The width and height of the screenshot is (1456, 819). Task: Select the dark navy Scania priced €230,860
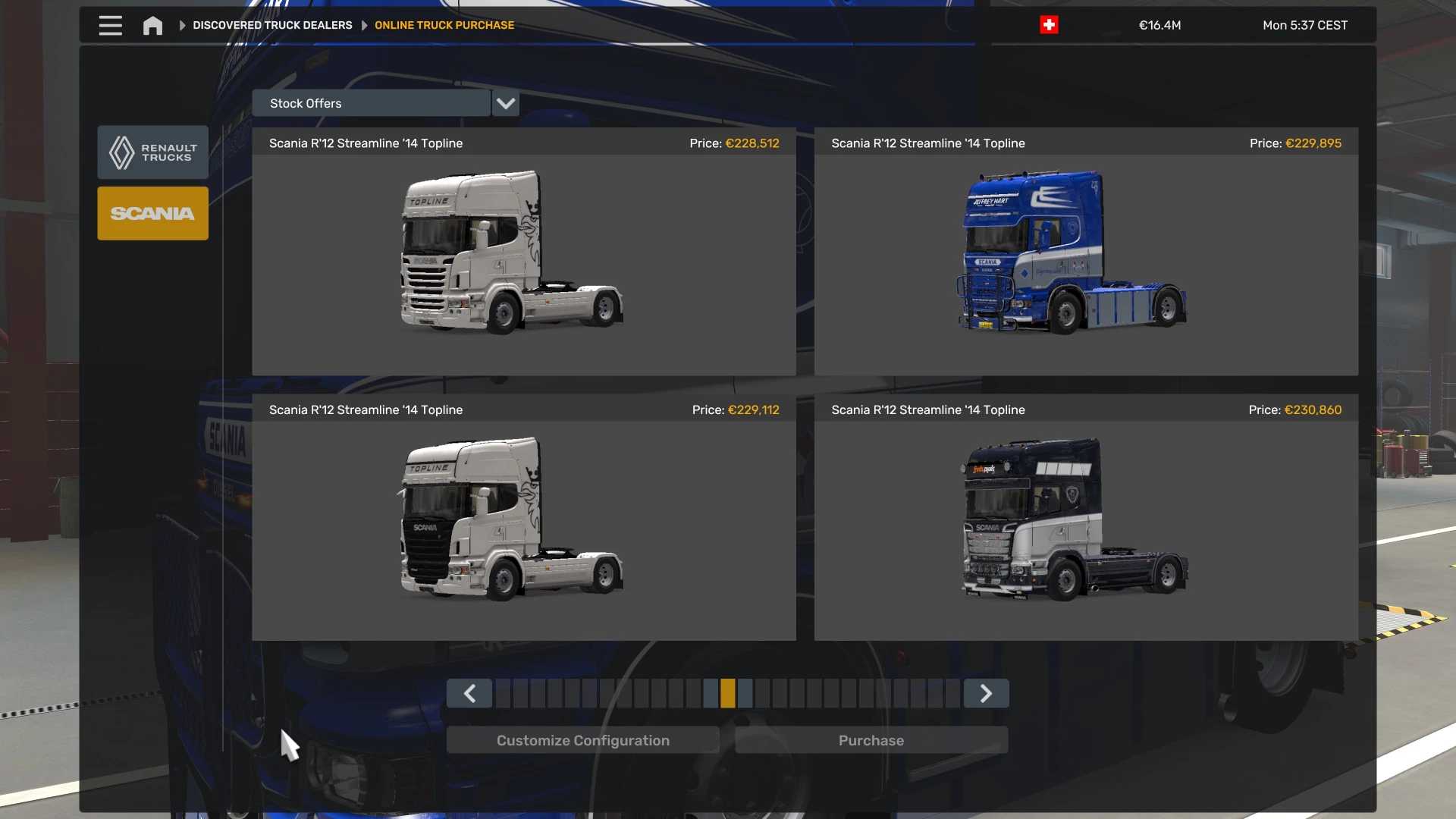click(1085, 518)
